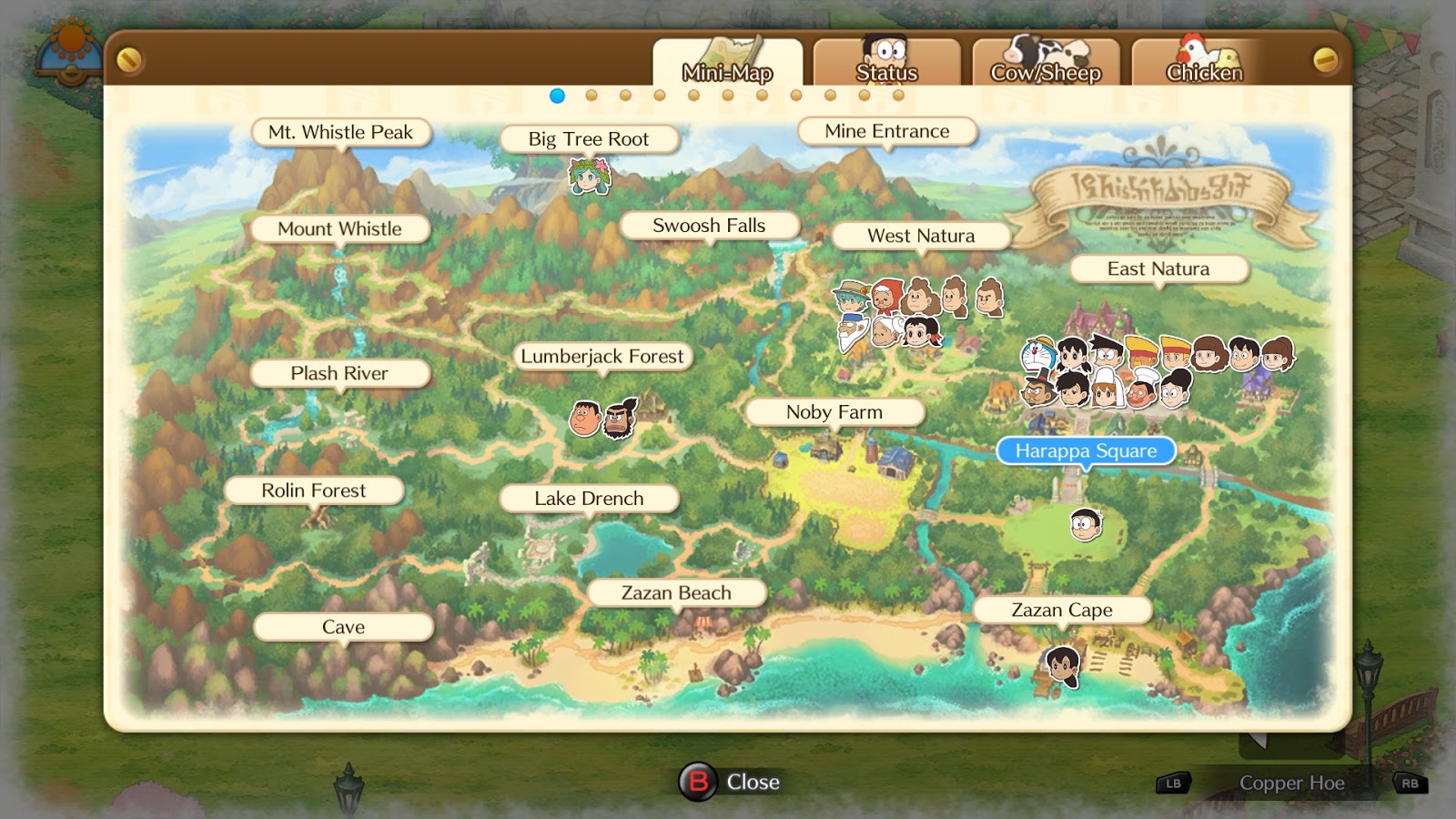Click the second gray page indicator dot
Image resolution: width=1456 pixels, height=819 pixels.
591,93
